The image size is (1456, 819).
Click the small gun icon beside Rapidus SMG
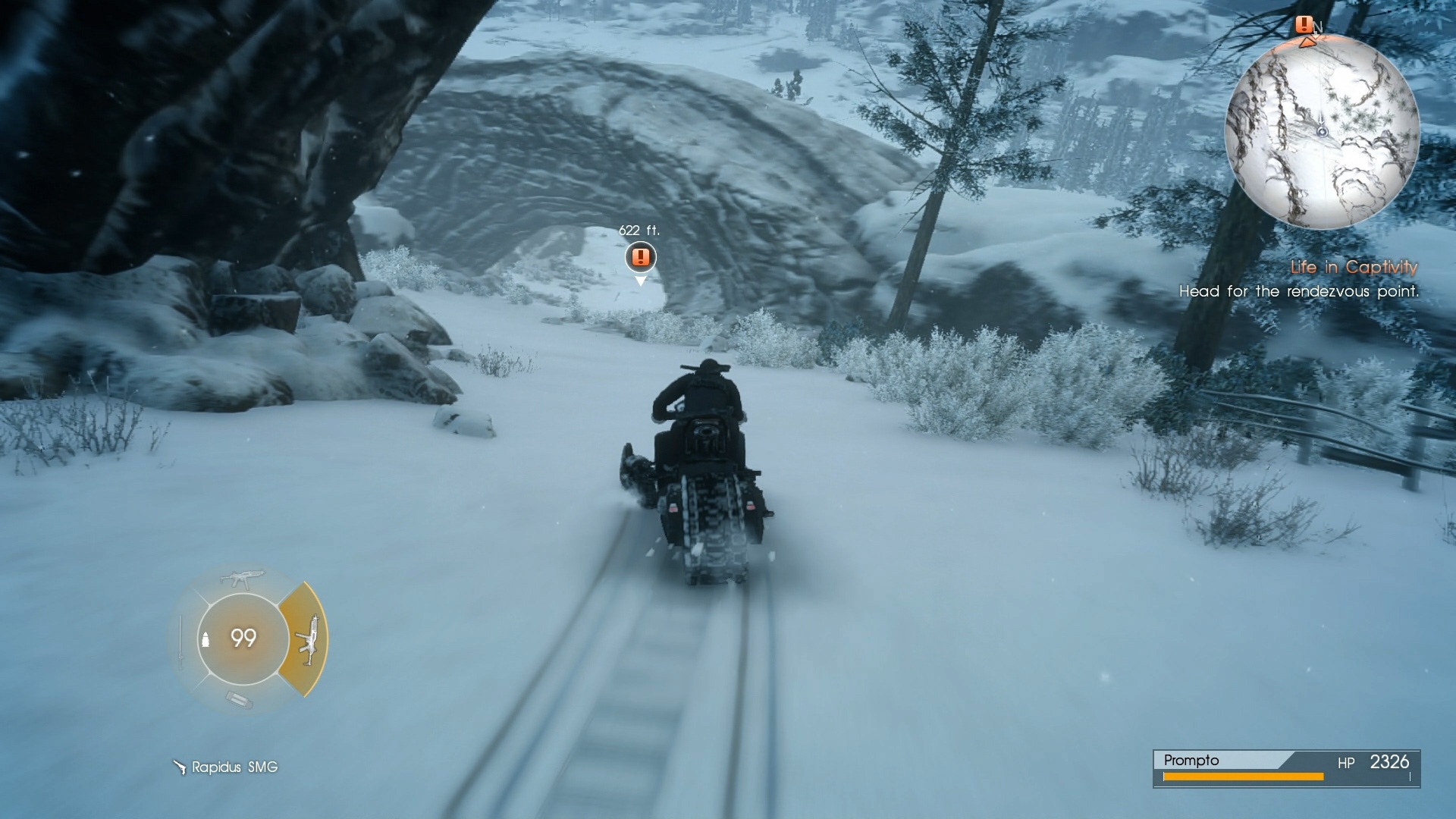tap(180, 767)
